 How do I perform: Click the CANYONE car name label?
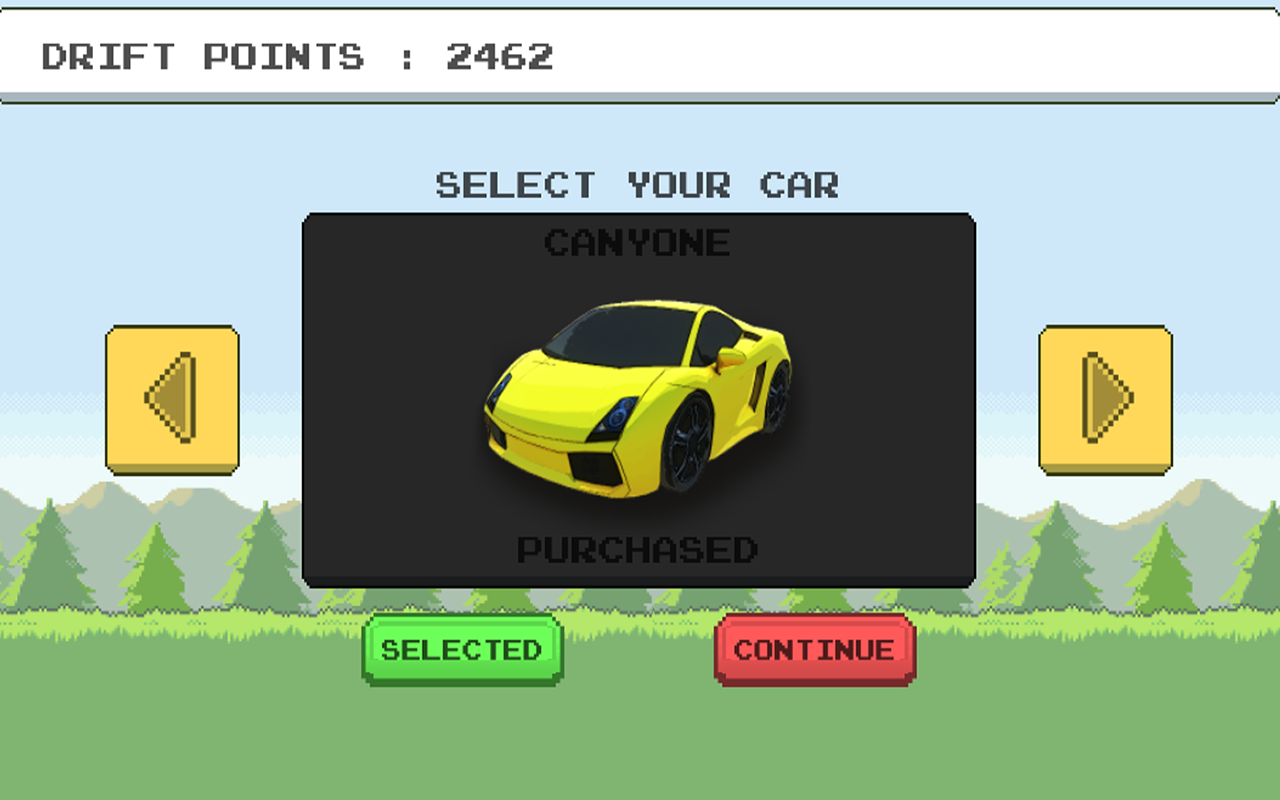click(638, 244)
